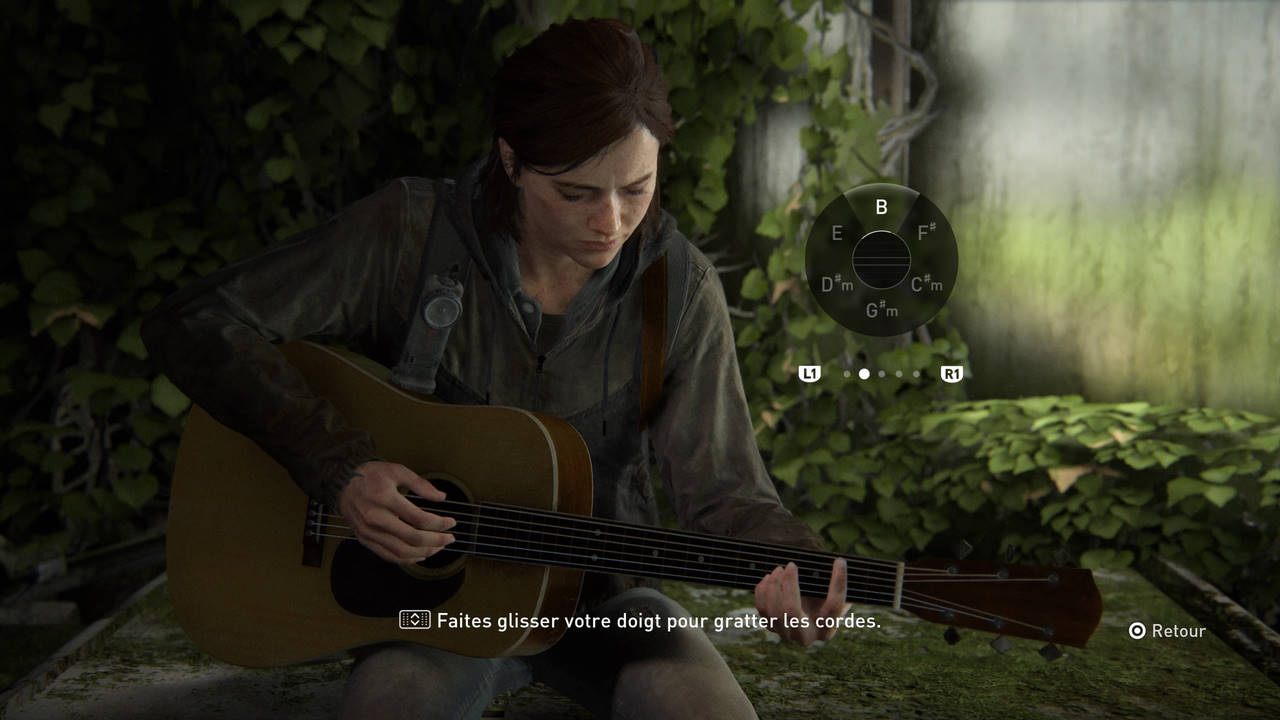Pick the E chord segment
Image resolution: width=1280 pixels, height=720 pixels.
837,234
